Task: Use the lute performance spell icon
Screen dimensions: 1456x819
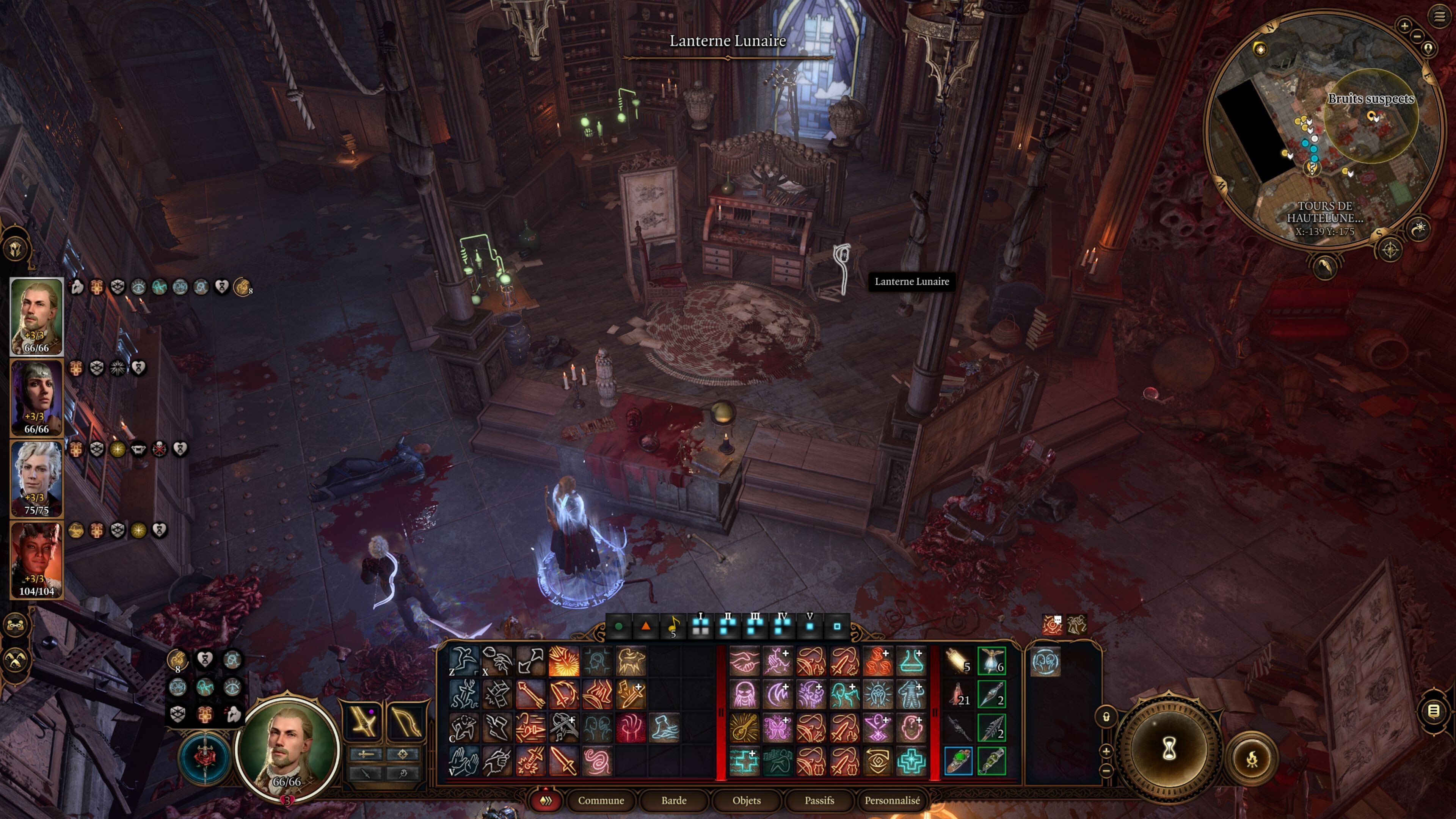Action: click(744, 728)
